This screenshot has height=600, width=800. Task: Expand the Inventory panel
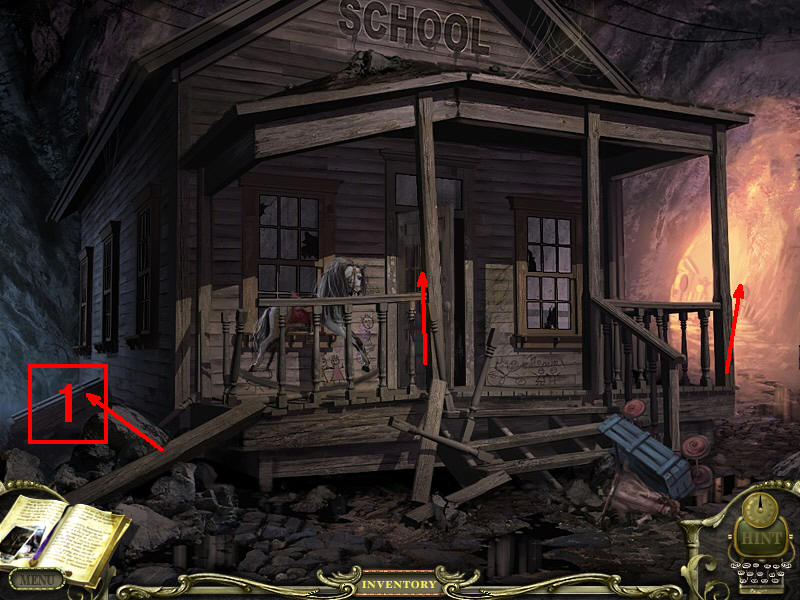pyautogui.click(x=399, y=584)
